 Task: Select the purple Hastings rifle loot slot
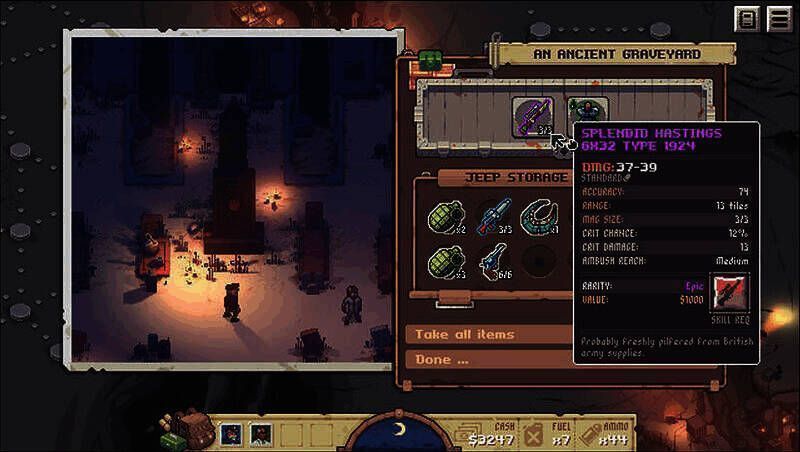[x=532, y=115]
